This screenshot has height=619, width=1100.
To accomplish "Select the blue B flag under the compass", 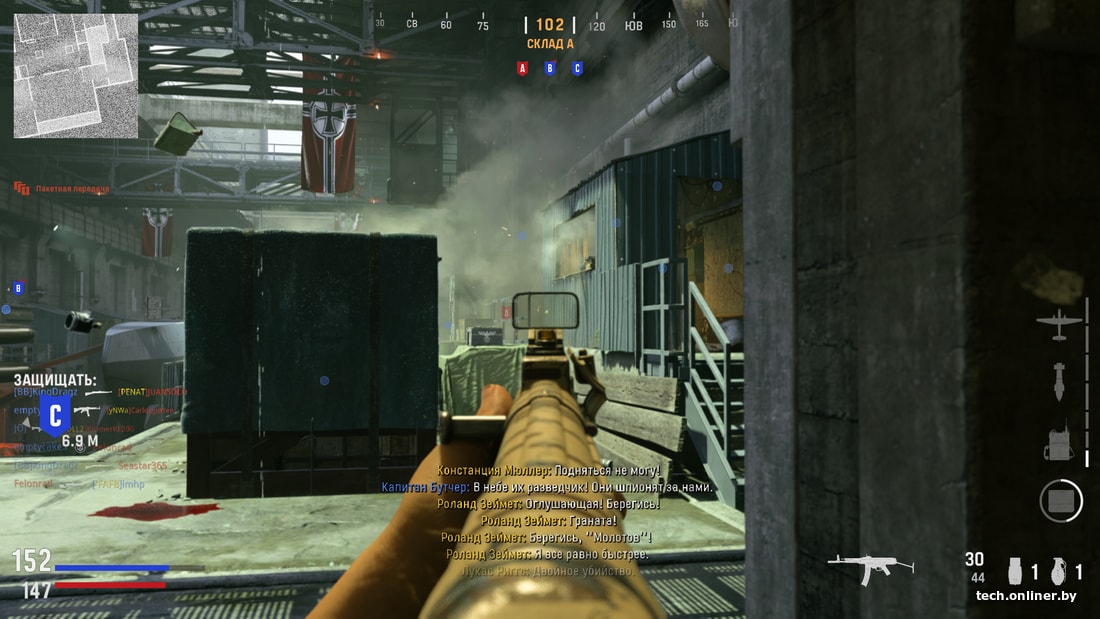I will point(549,69).
